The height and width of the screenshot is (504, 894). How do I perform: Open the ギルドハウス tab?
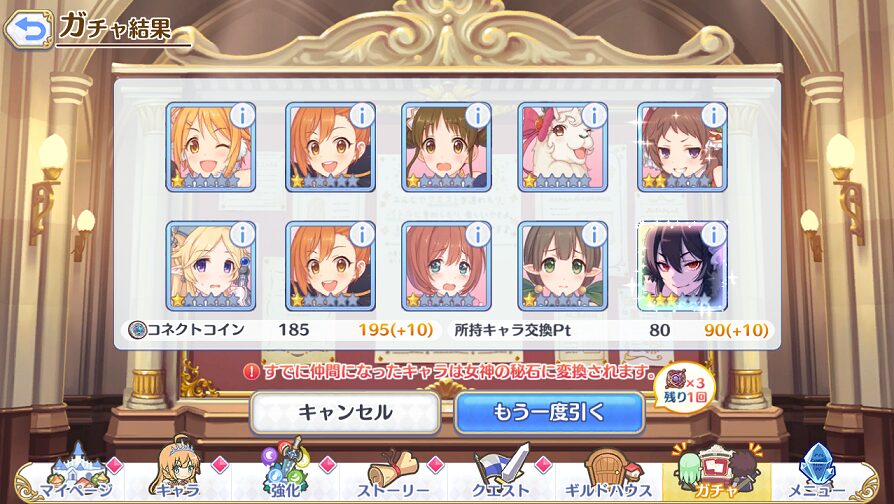[x=608, y=478]
